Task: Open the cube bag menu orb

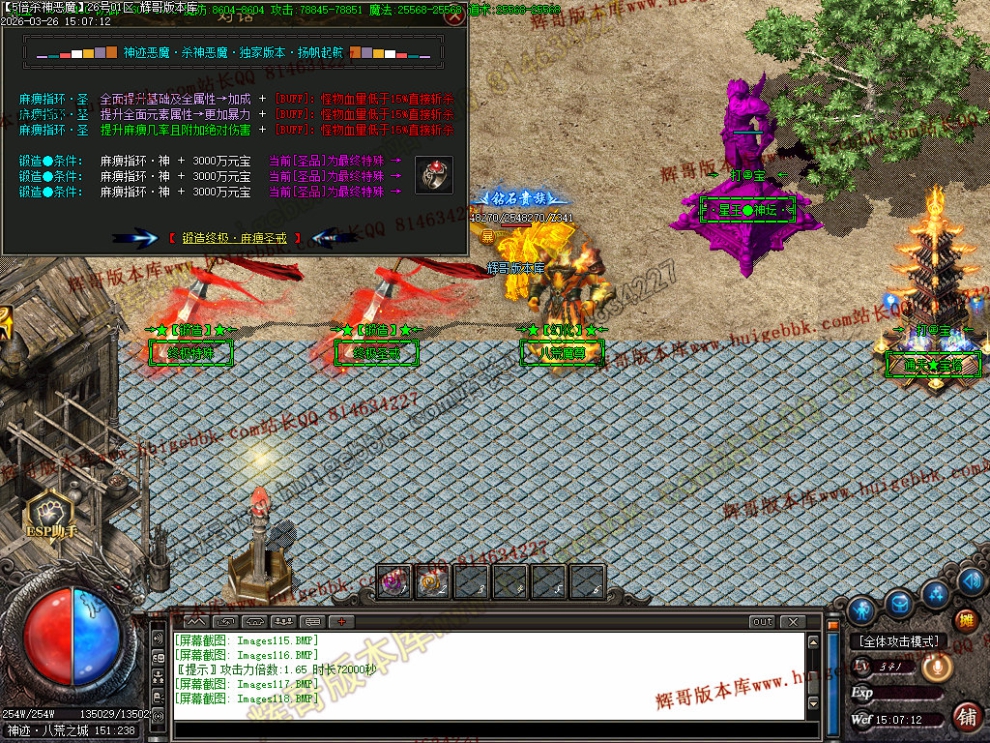Action: click(x=899, y=603)
